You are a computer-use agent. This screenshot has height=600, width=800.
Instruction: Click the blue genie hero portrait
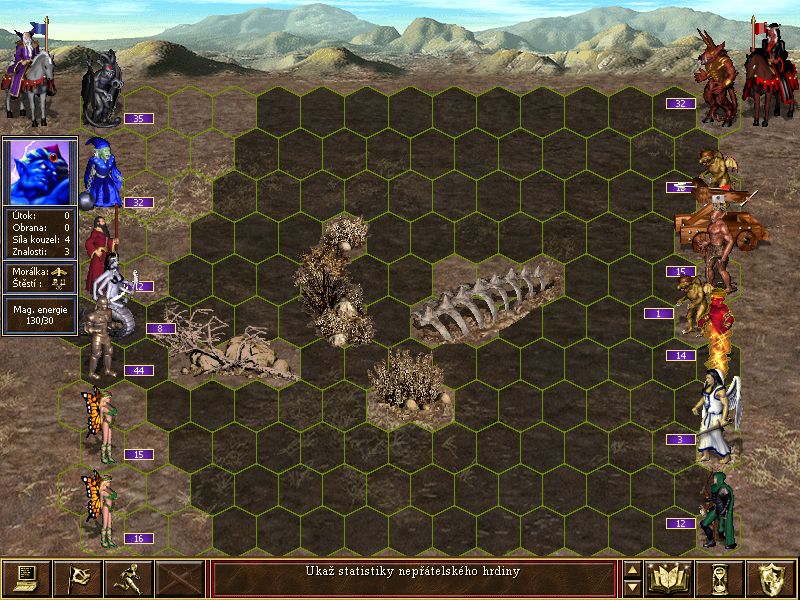click(x=40, y=171)
